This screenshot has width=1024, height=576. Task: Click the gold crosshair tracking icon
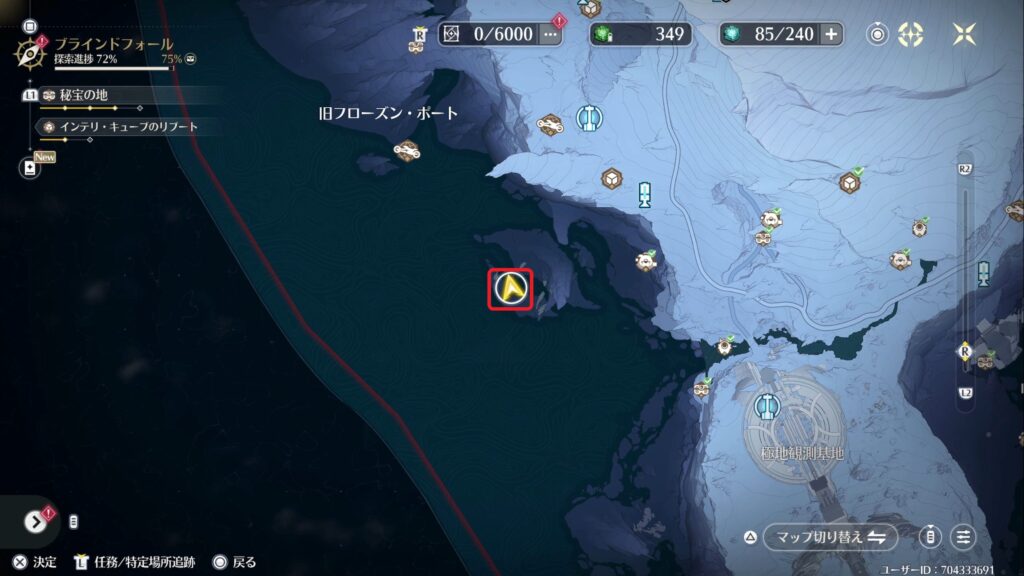coord(910,34)
